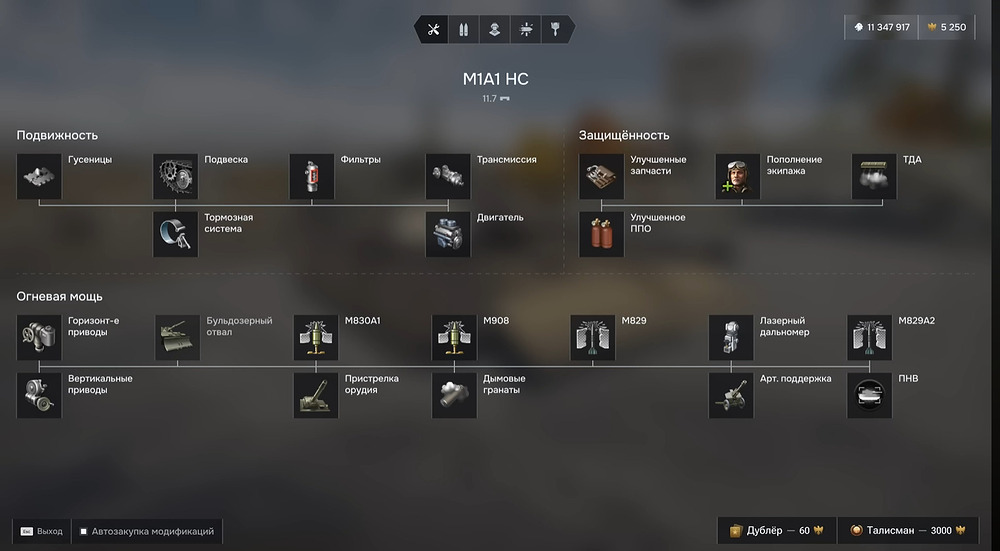Select the Фильтры filters modification
The width and height of the screenshot is (1000, 551).
312,176
